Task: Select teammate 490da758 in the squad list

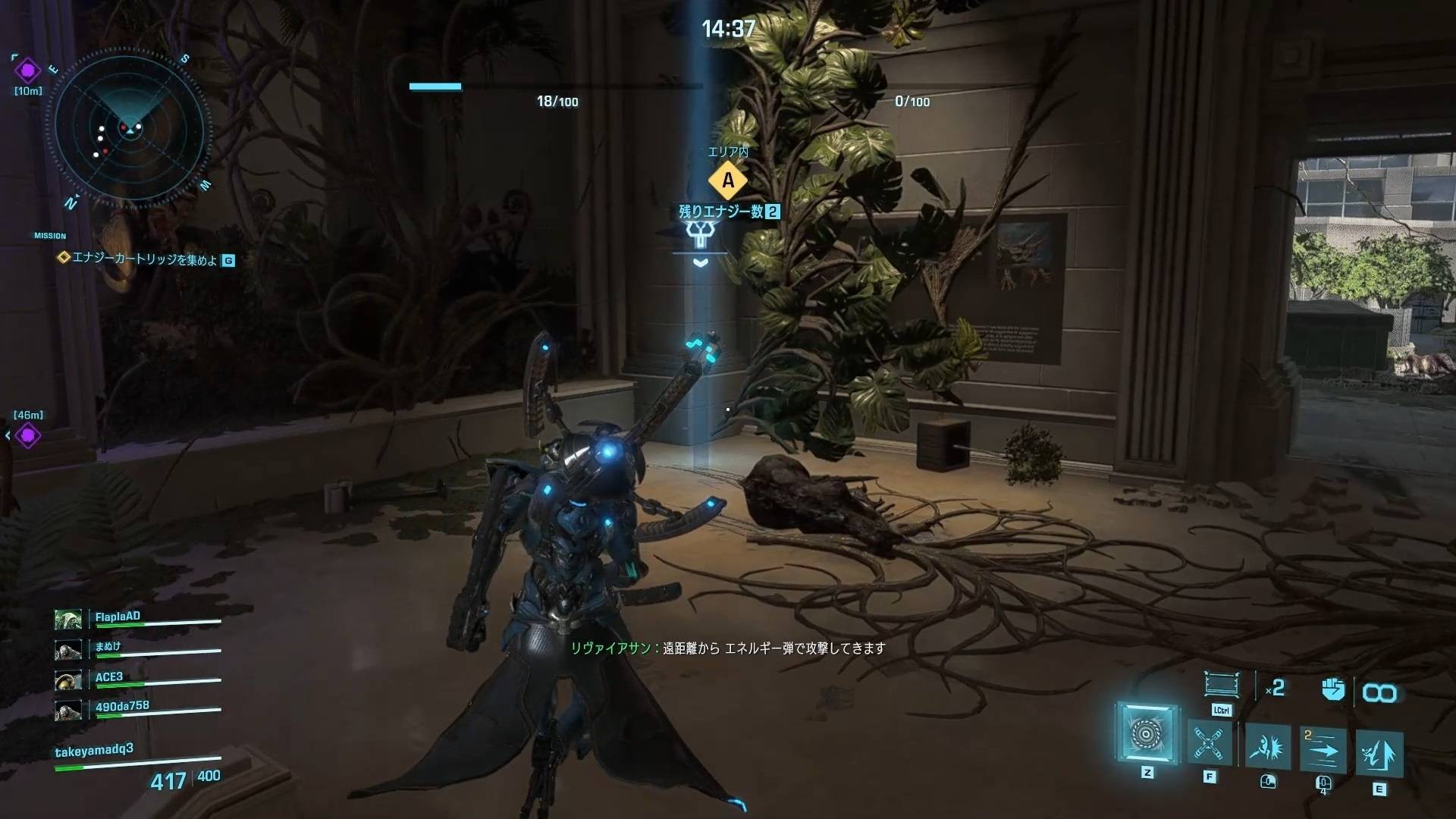Action: 121,707
